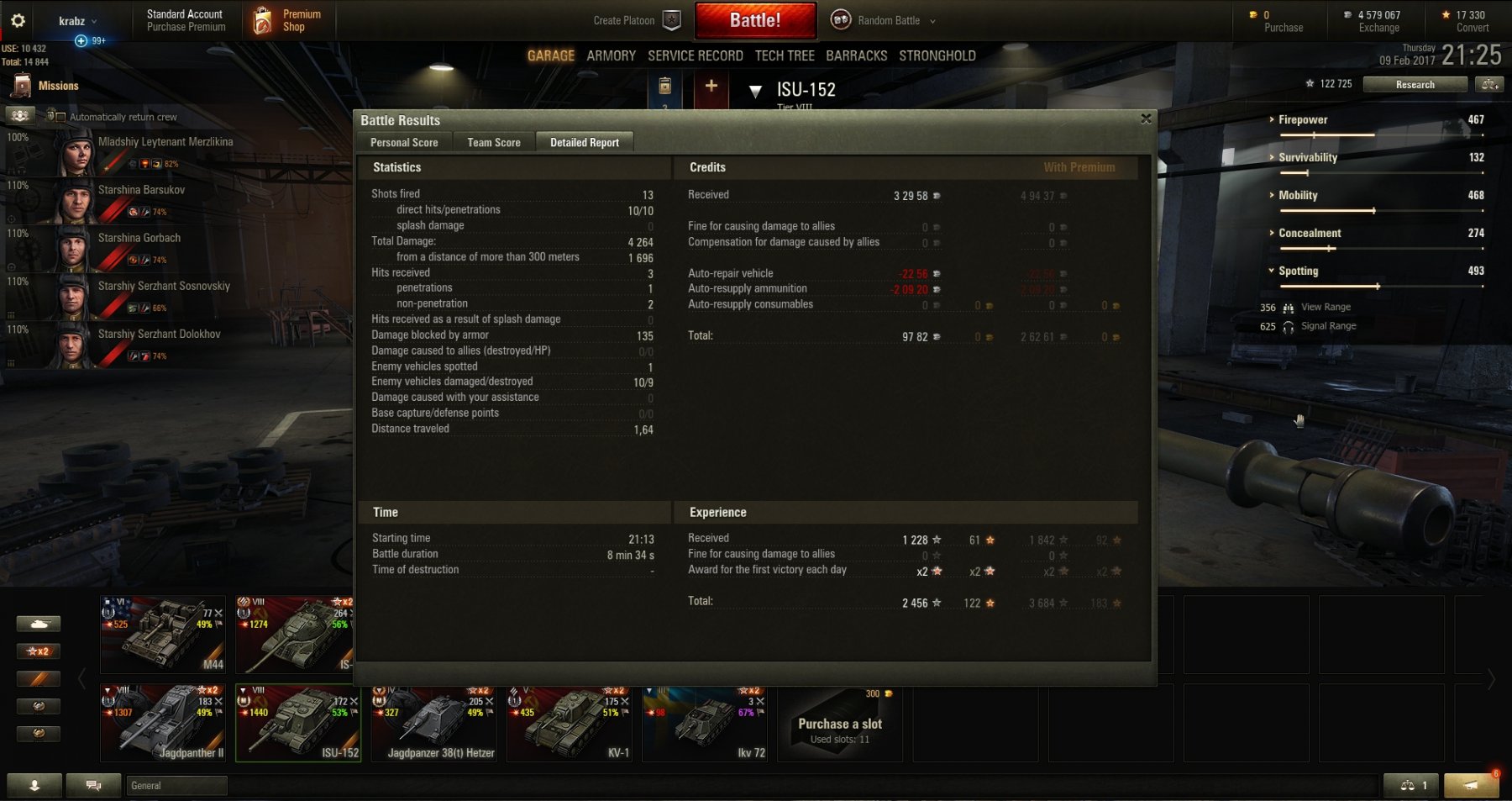Open the settings gear menu

(x=18, y=21)
